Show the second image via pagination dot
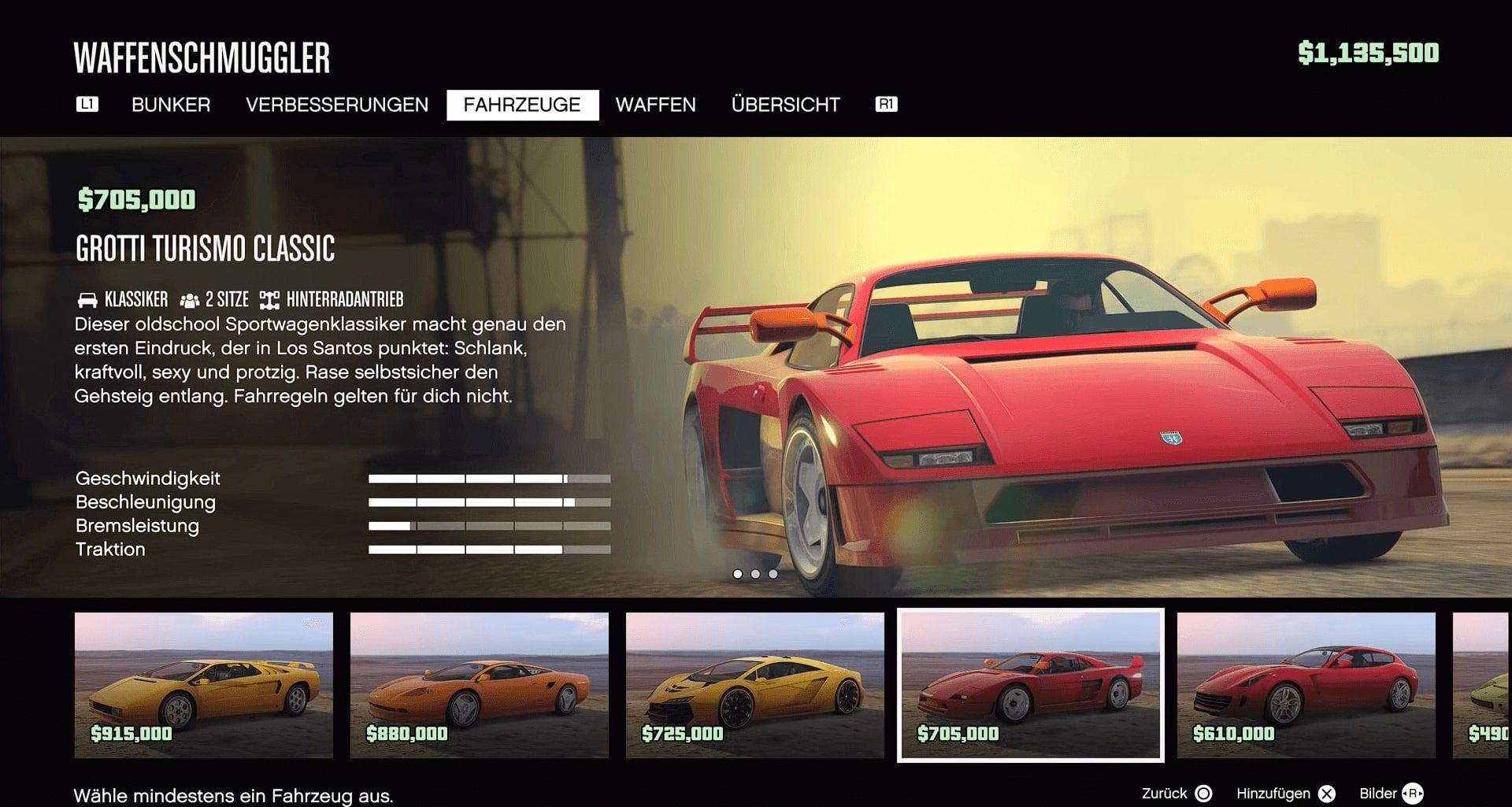This screenshot has height=807, width=1512. pos(755,574)
